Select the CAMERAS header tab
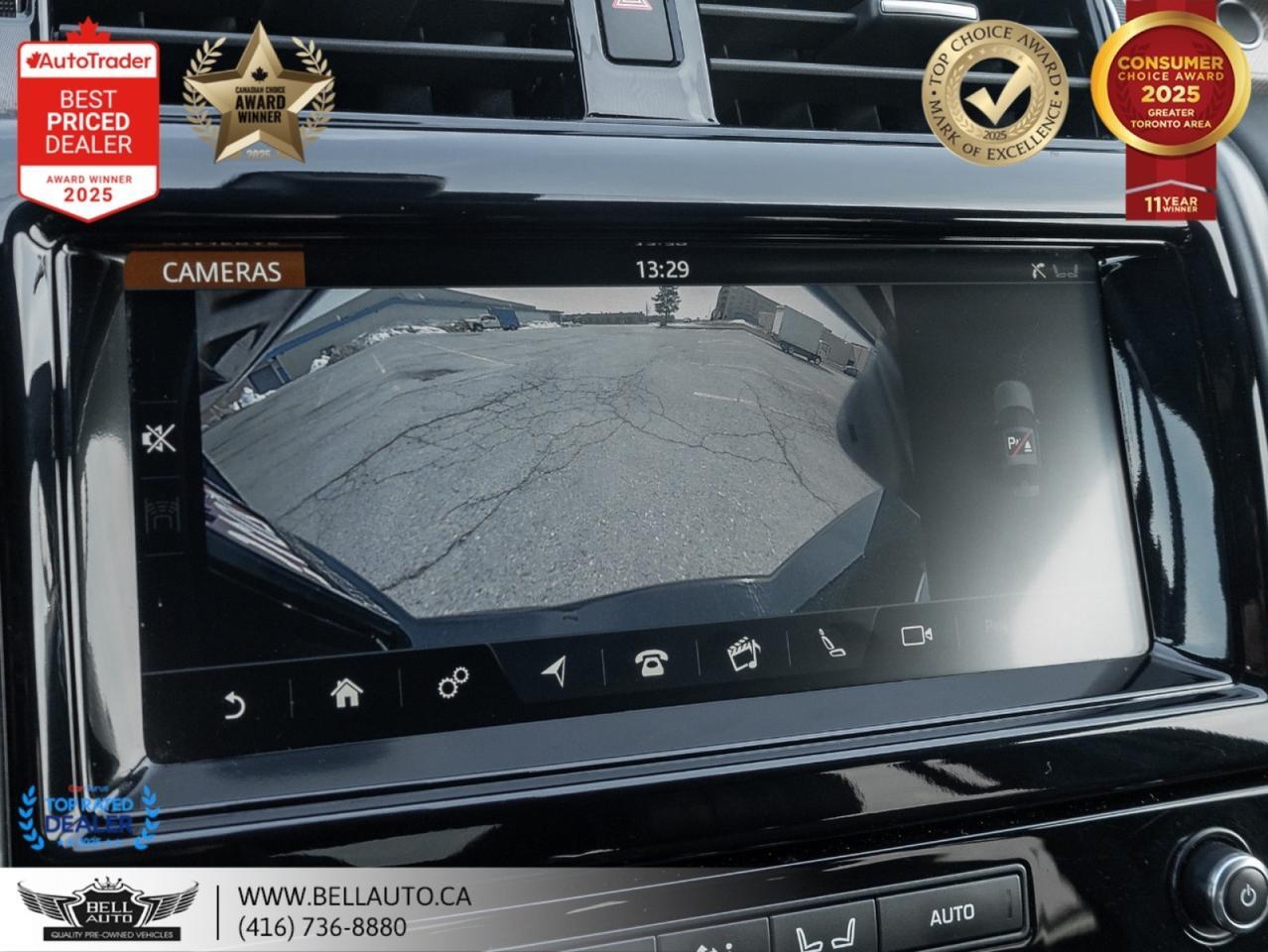 click(221, 272)
